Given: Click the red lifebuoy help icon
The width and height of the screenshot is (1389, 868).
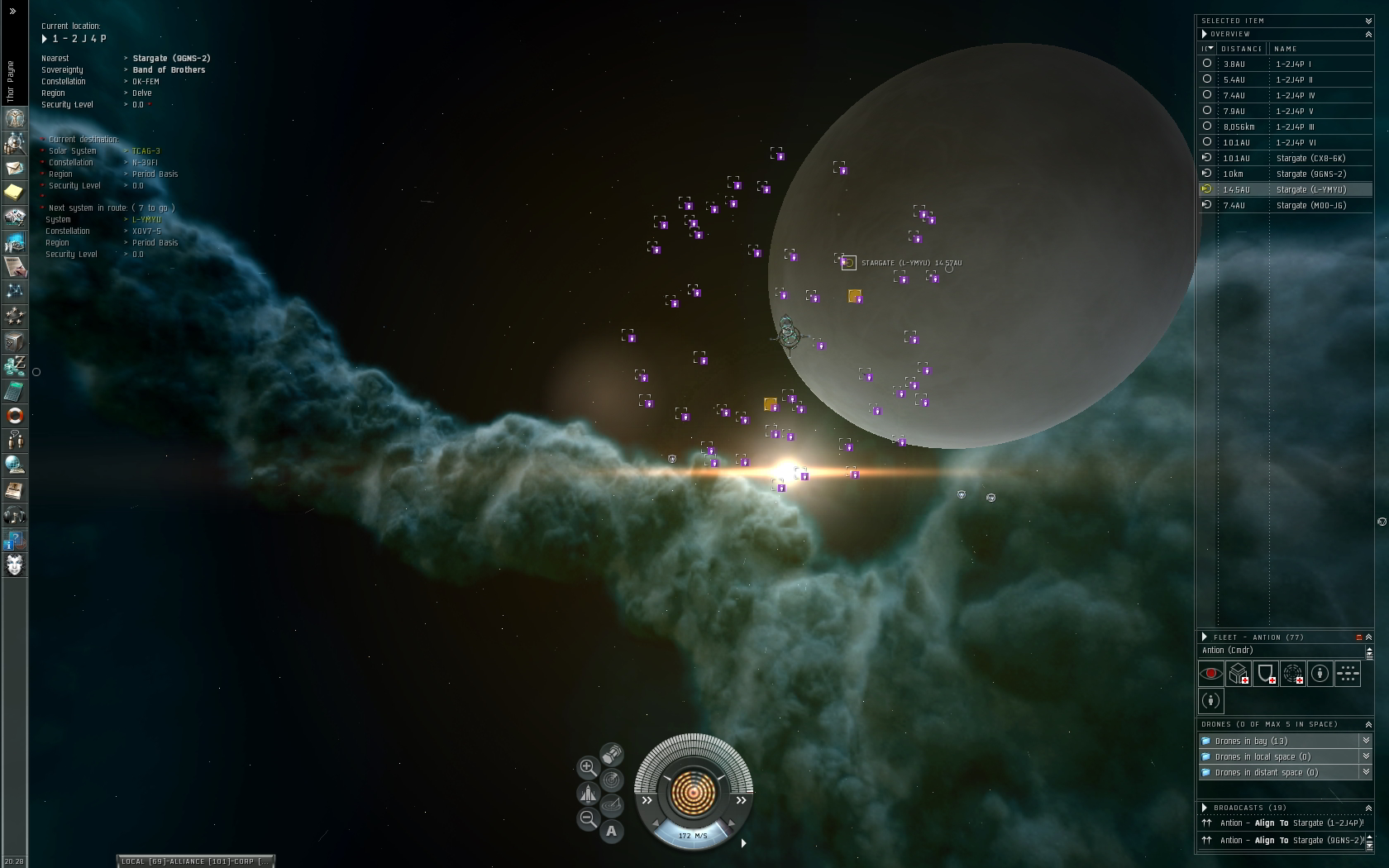Looking at the screenshot, I should pyautogui.click(x=15, y=415).
